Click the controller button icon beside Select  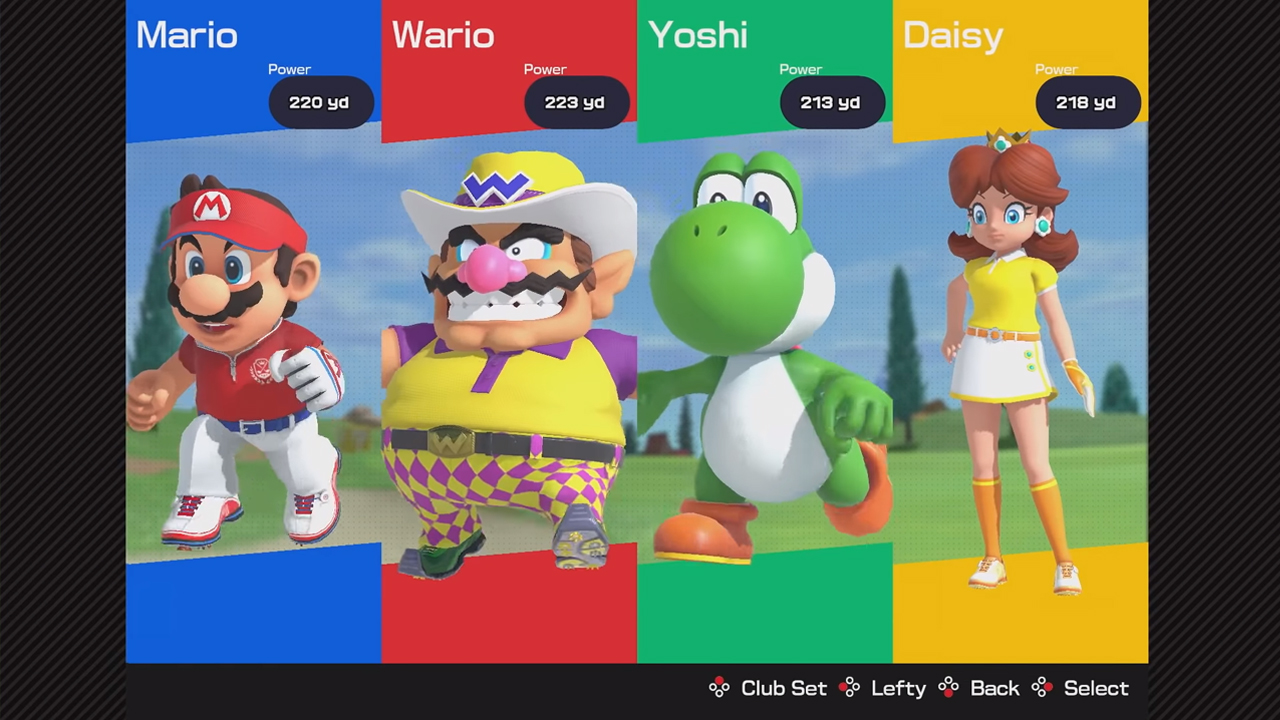1041,688
